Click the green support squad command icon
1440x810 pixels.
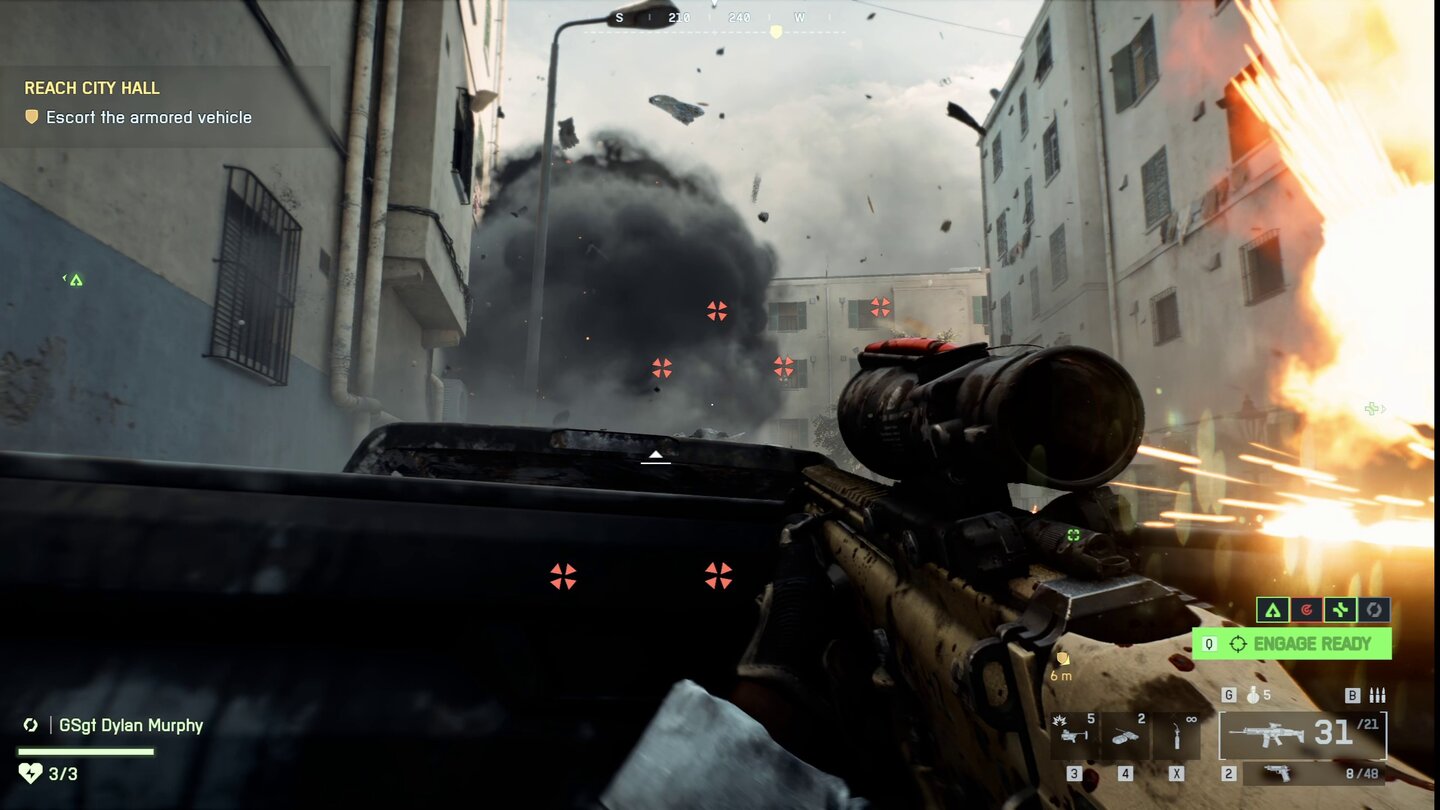(x=1340, y=609)
